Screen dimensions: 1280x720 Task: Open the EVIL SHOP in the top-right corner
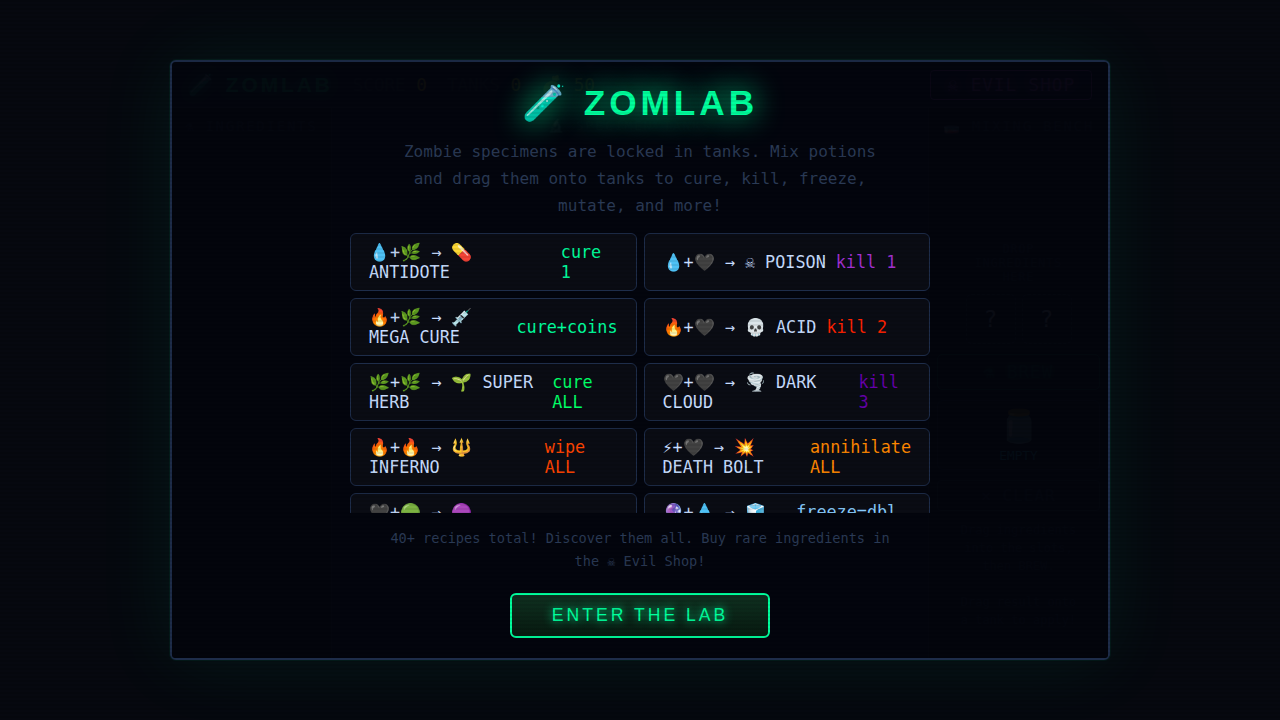(x=1012, y=84)
